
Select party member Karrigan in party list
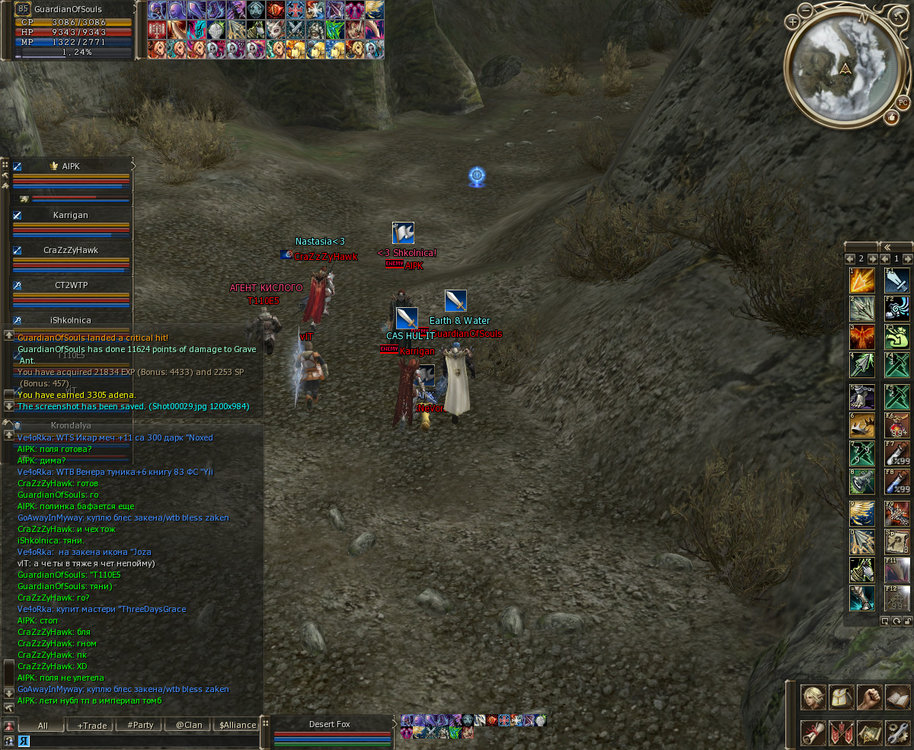click(x=70, y=215)
